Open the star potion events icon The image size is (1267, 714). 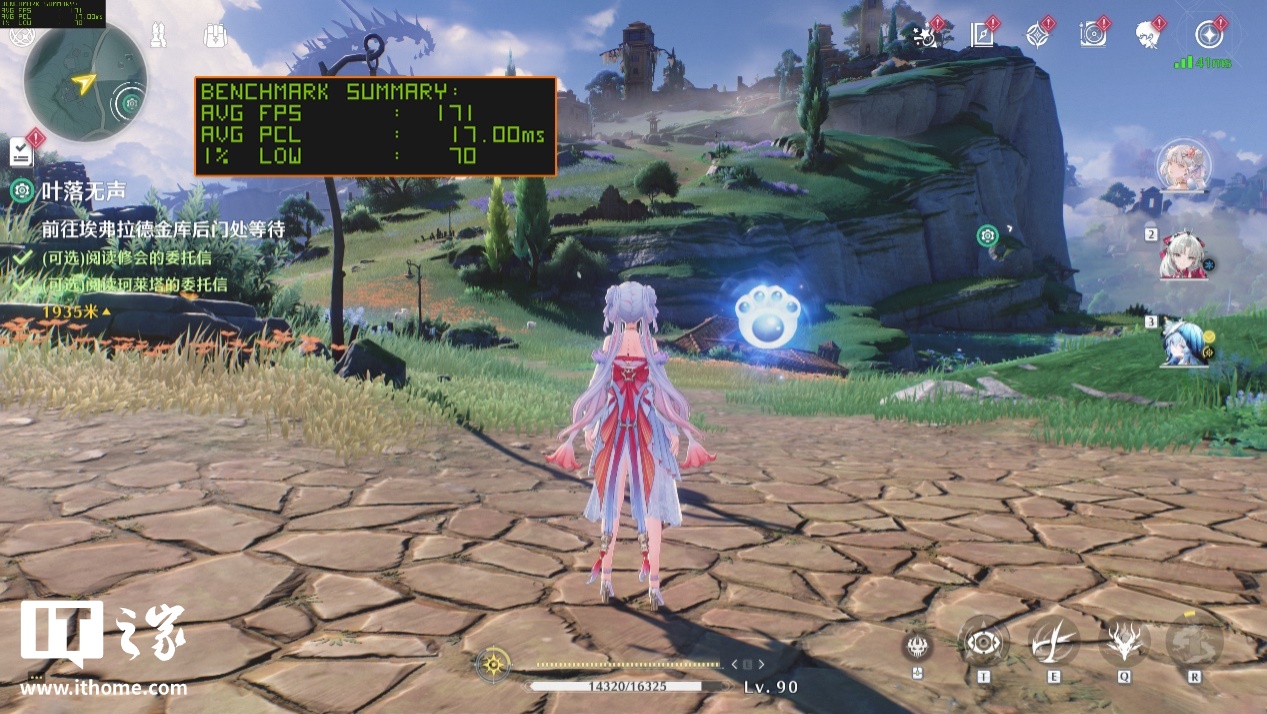[x=927, y=36]
